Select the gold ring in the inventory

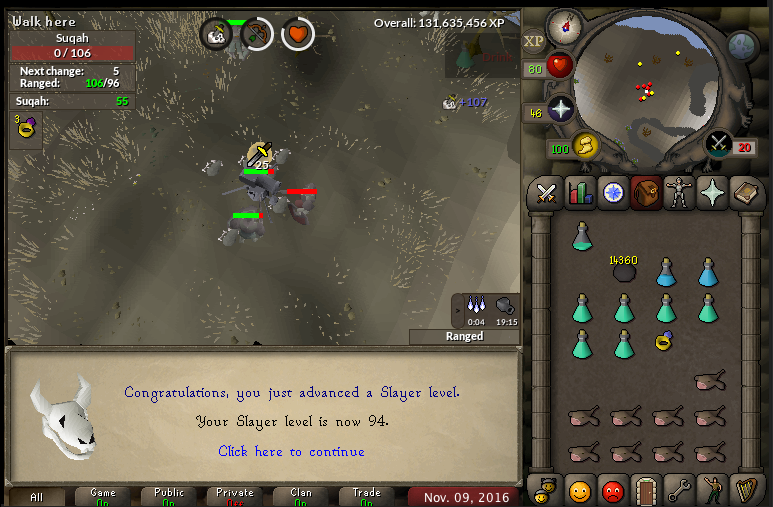pos(665,342)
